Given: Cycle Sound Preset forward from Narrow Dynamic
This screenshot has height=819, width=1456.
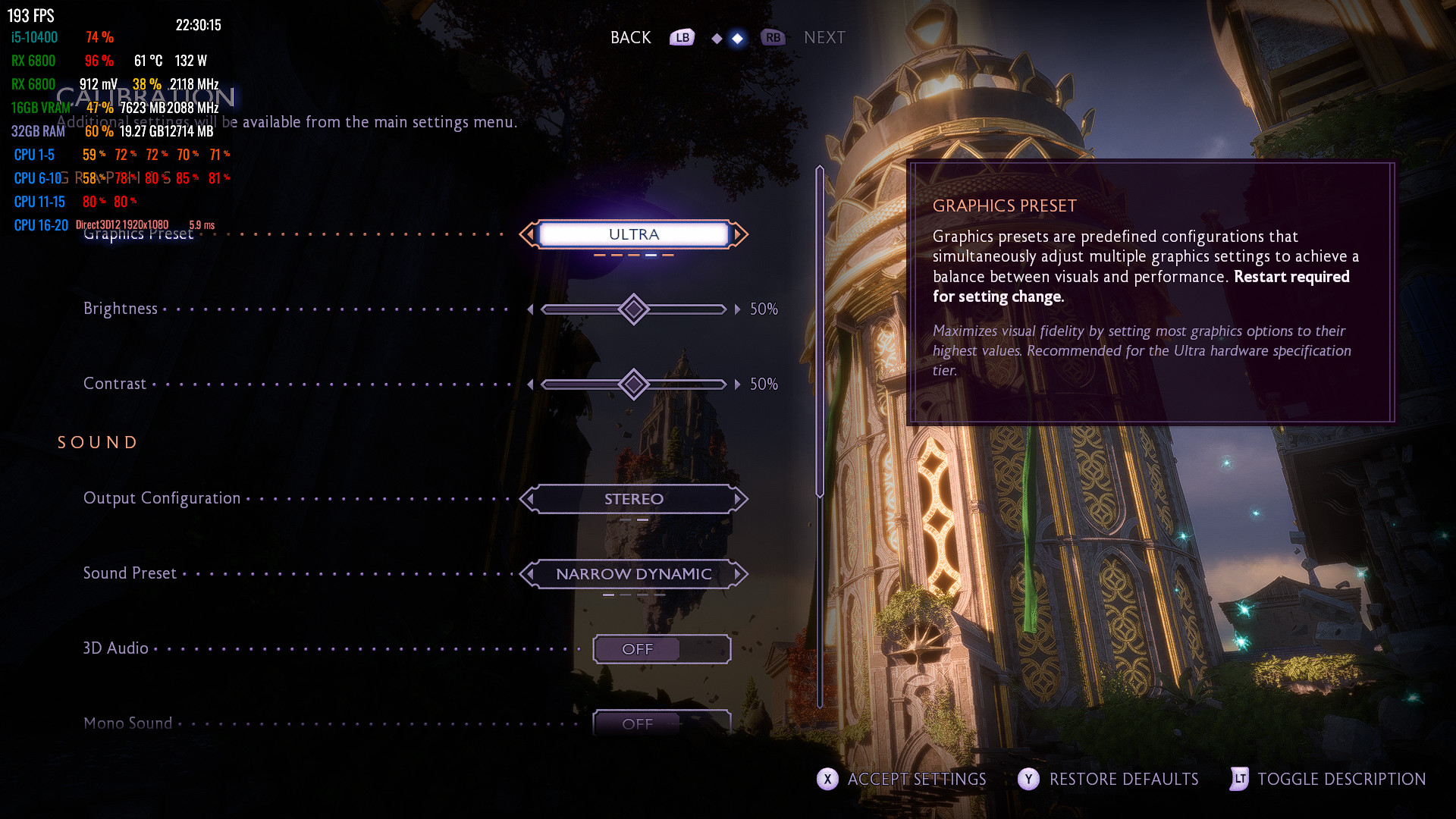Looking at the screenshot, I should [739, 574].
